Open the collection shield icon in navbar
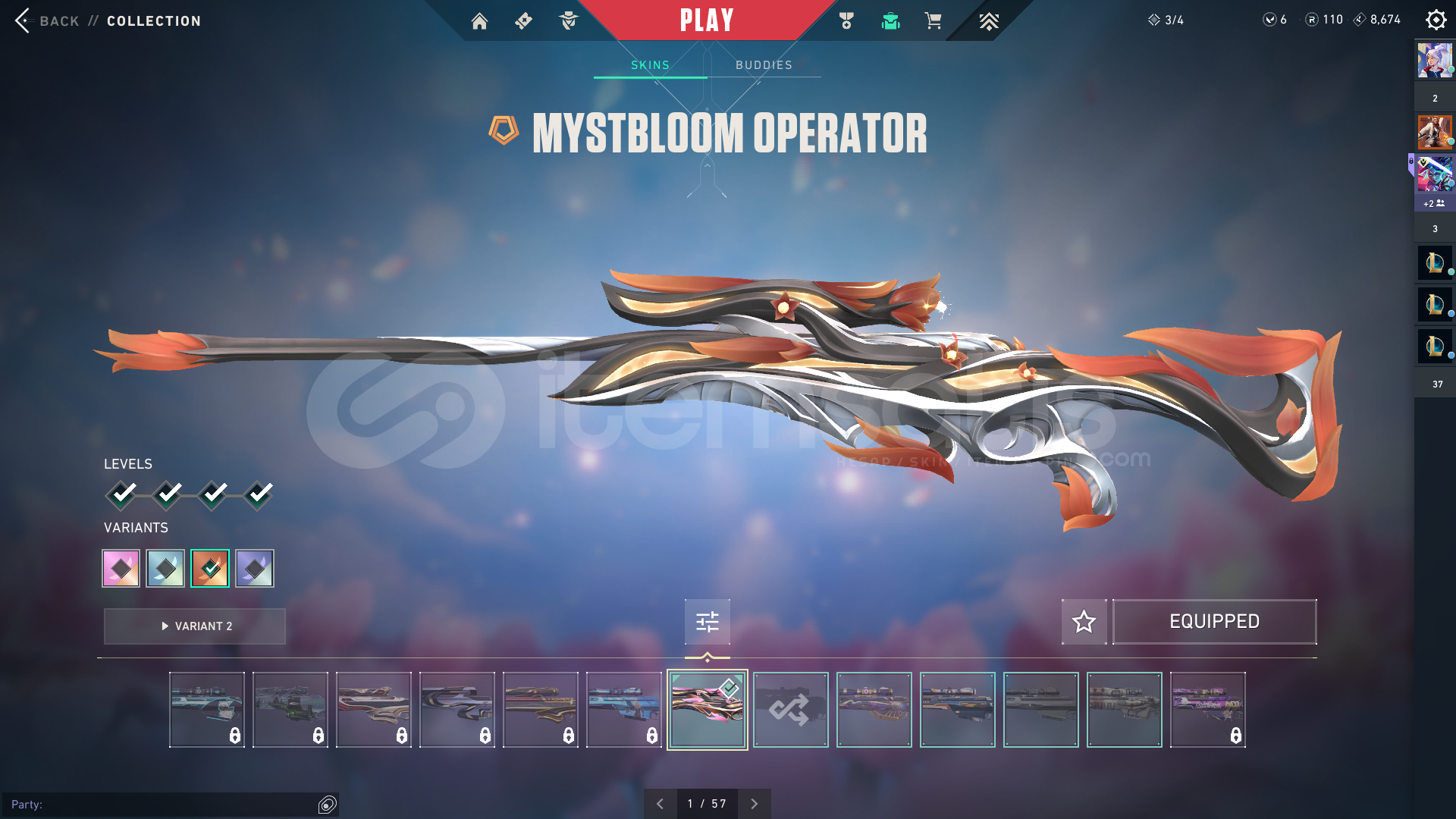Viewport: 1456px width, 819px height. (x=890, y=21)
